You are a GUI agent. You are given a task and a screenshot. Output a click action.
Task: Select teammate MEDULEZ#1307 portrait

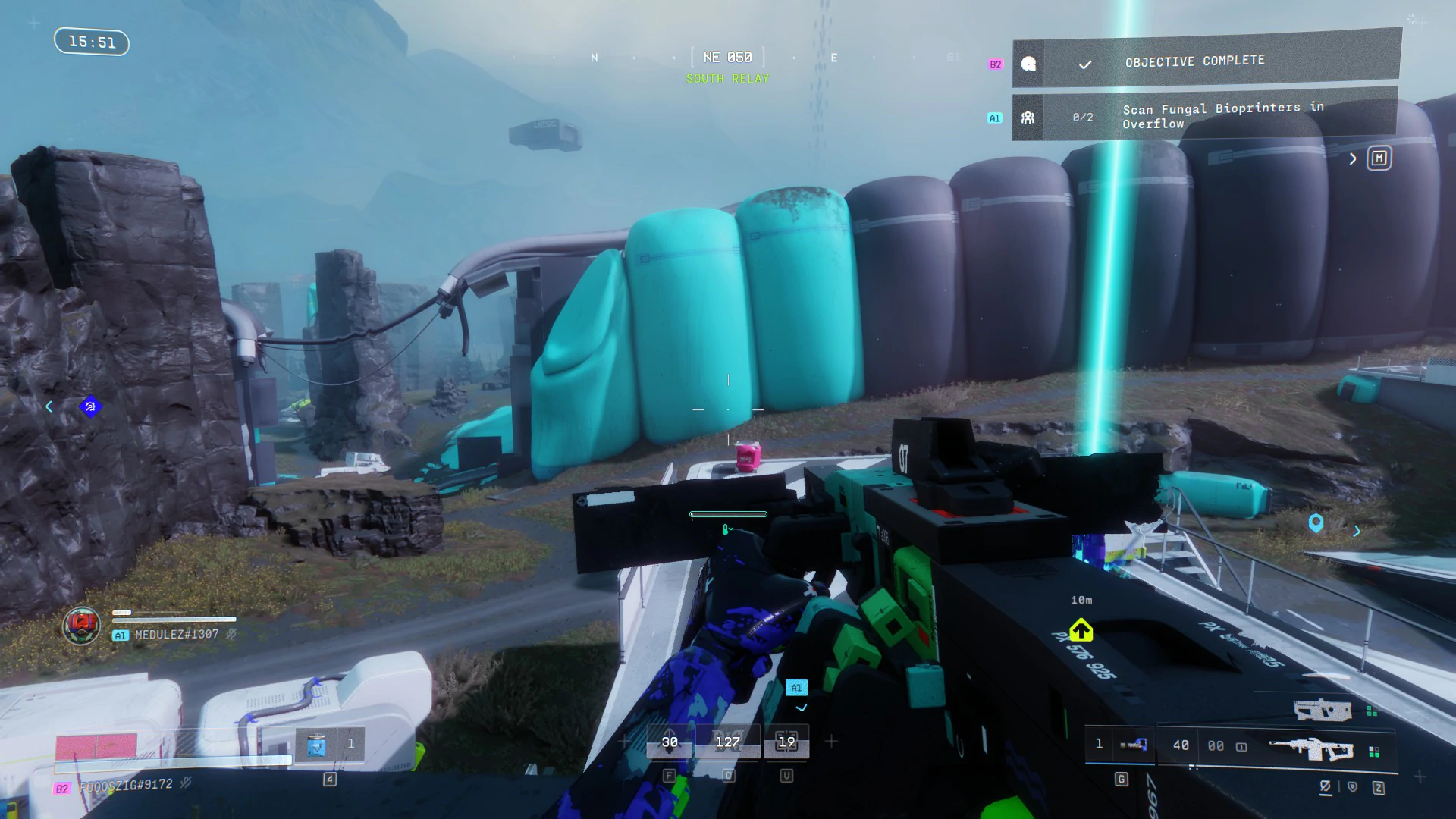pos(81,626)
